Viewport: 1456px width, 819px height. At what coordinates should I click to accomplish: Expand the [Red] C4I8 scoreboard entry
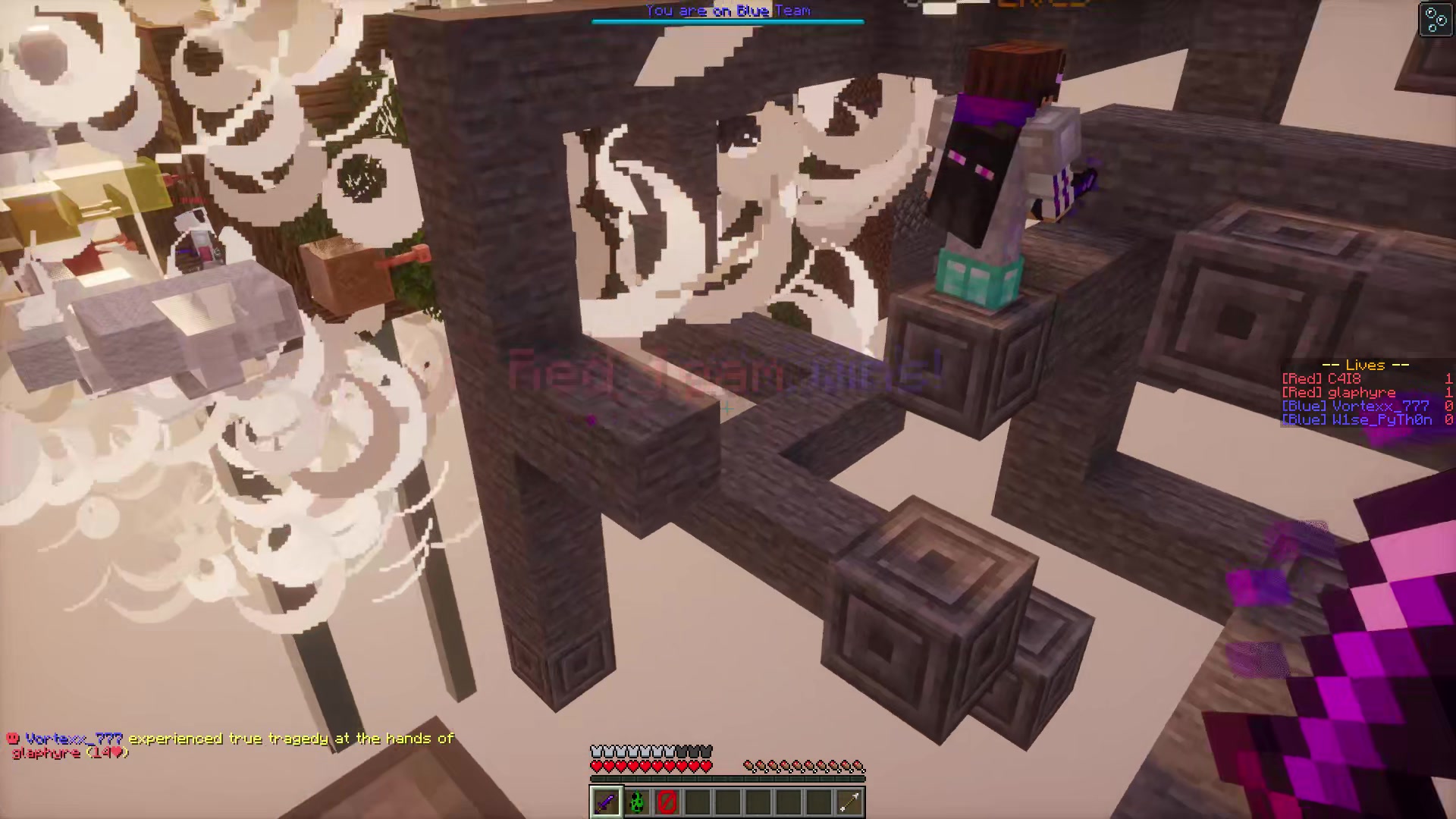(x=1357, y=378)
